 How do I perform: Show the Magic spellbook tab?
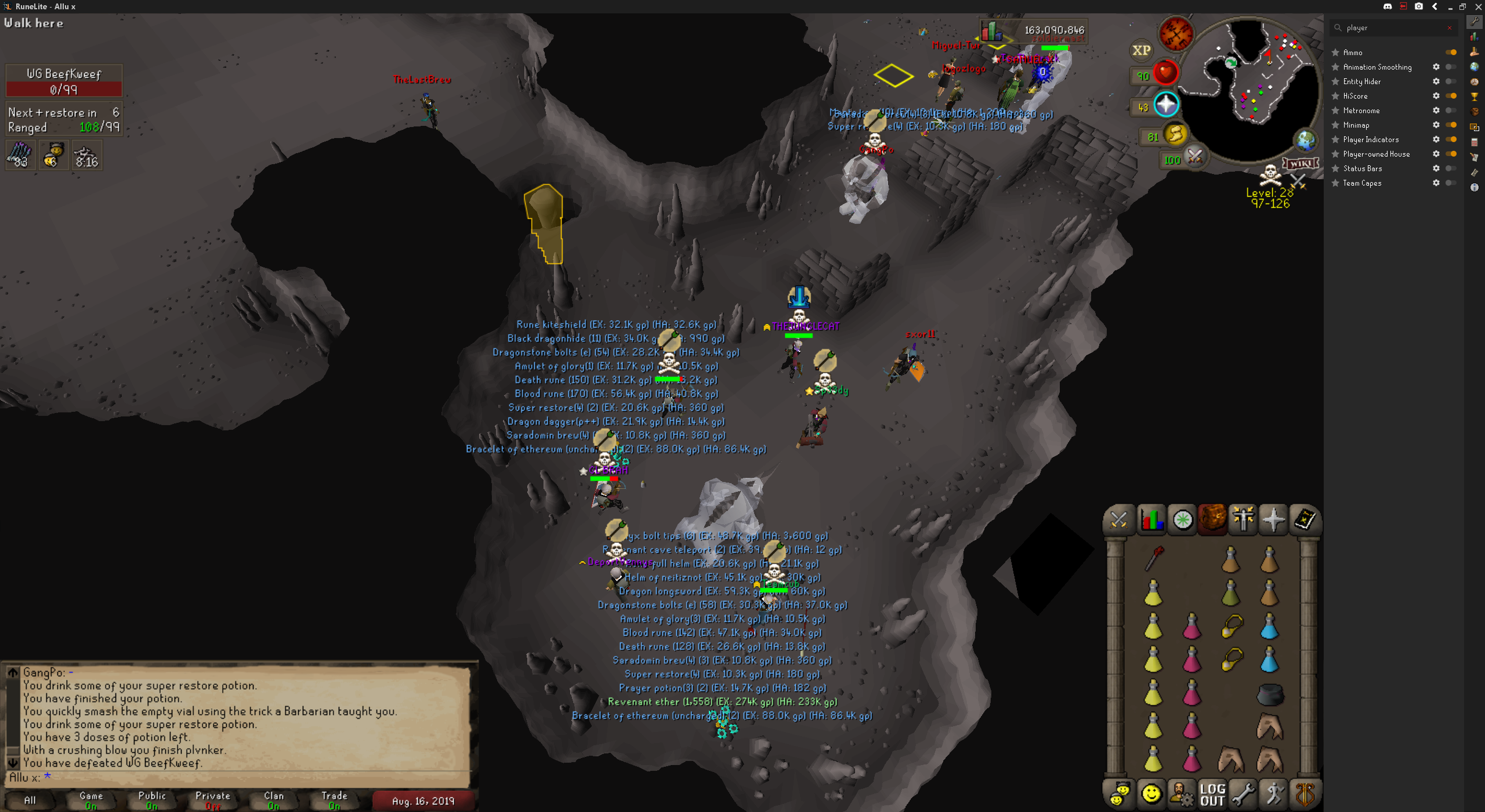[1305, 519]
